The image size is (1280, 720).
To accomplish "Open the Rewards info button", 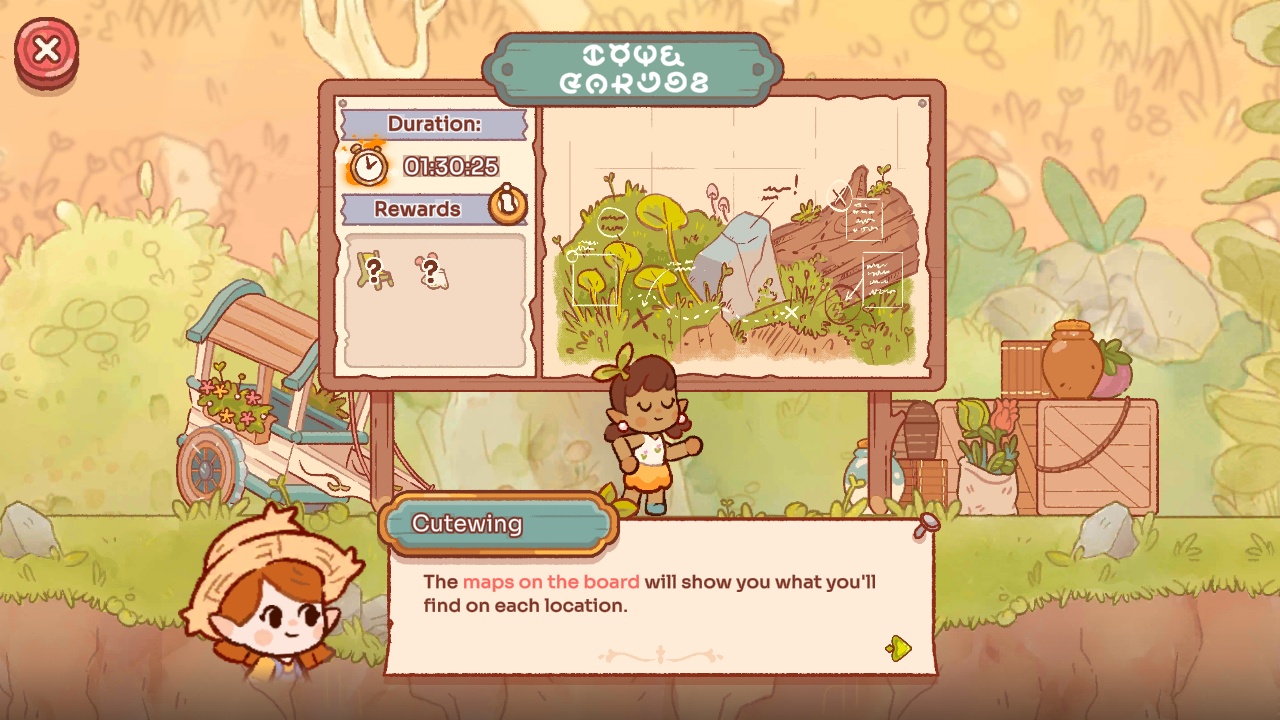I will (508, 205).
